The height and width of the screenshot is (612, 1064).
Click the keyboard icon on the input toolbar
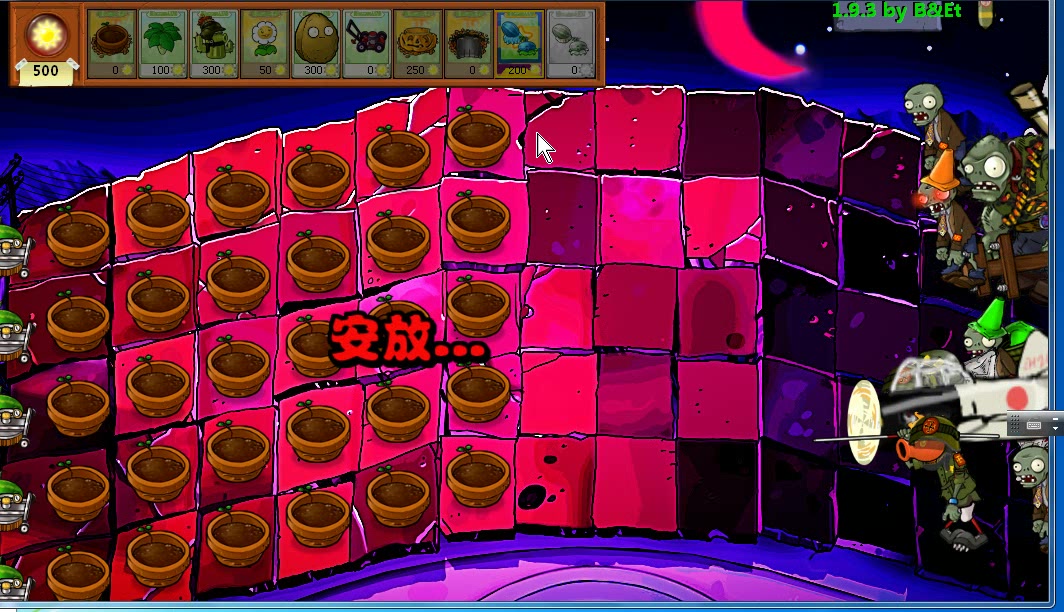[1034, 425]
